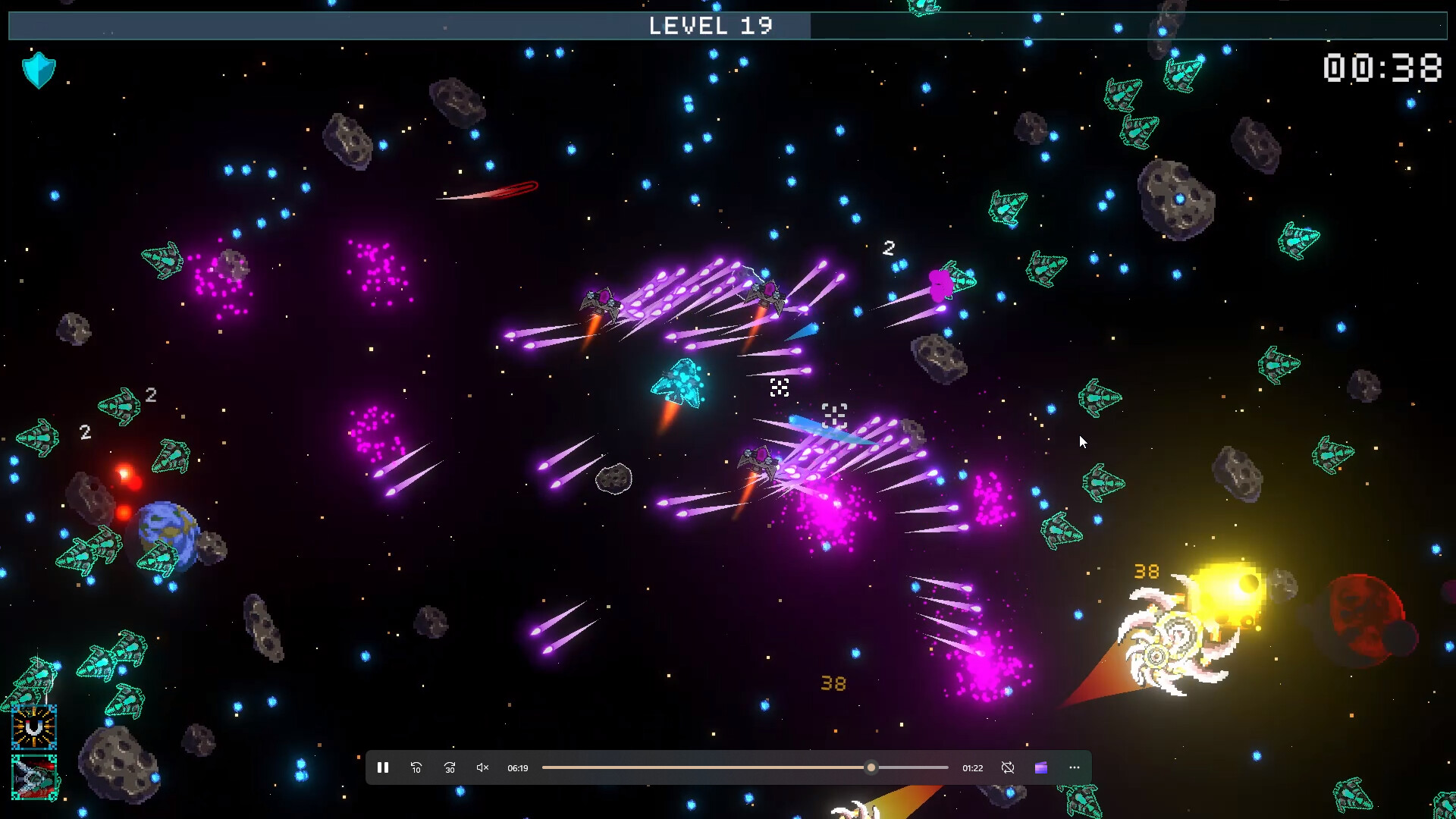Image resolution: width=1456 pixels, height=819 pixels.
Task: Click the elapsed time 06:19 label
Action: click(518, 767)
